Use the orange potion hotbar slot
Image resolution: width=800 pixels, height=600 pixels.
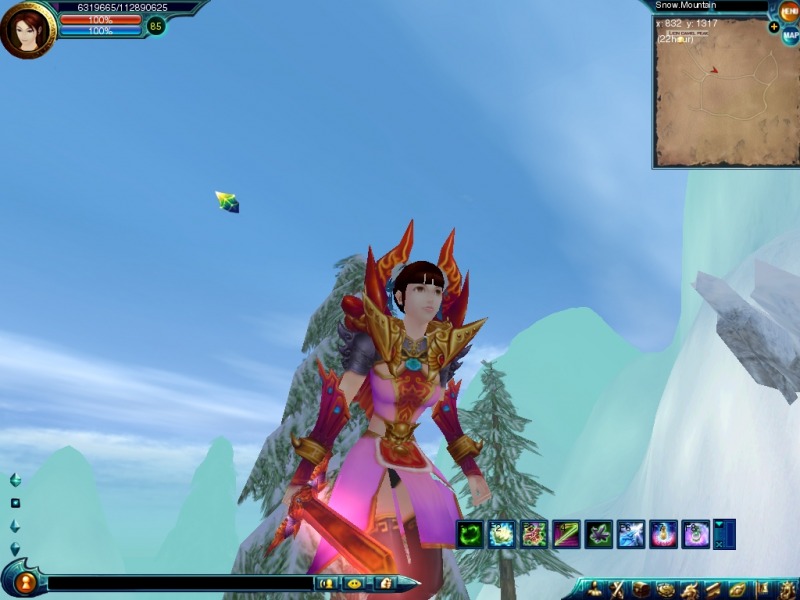[x=662, y=534]
